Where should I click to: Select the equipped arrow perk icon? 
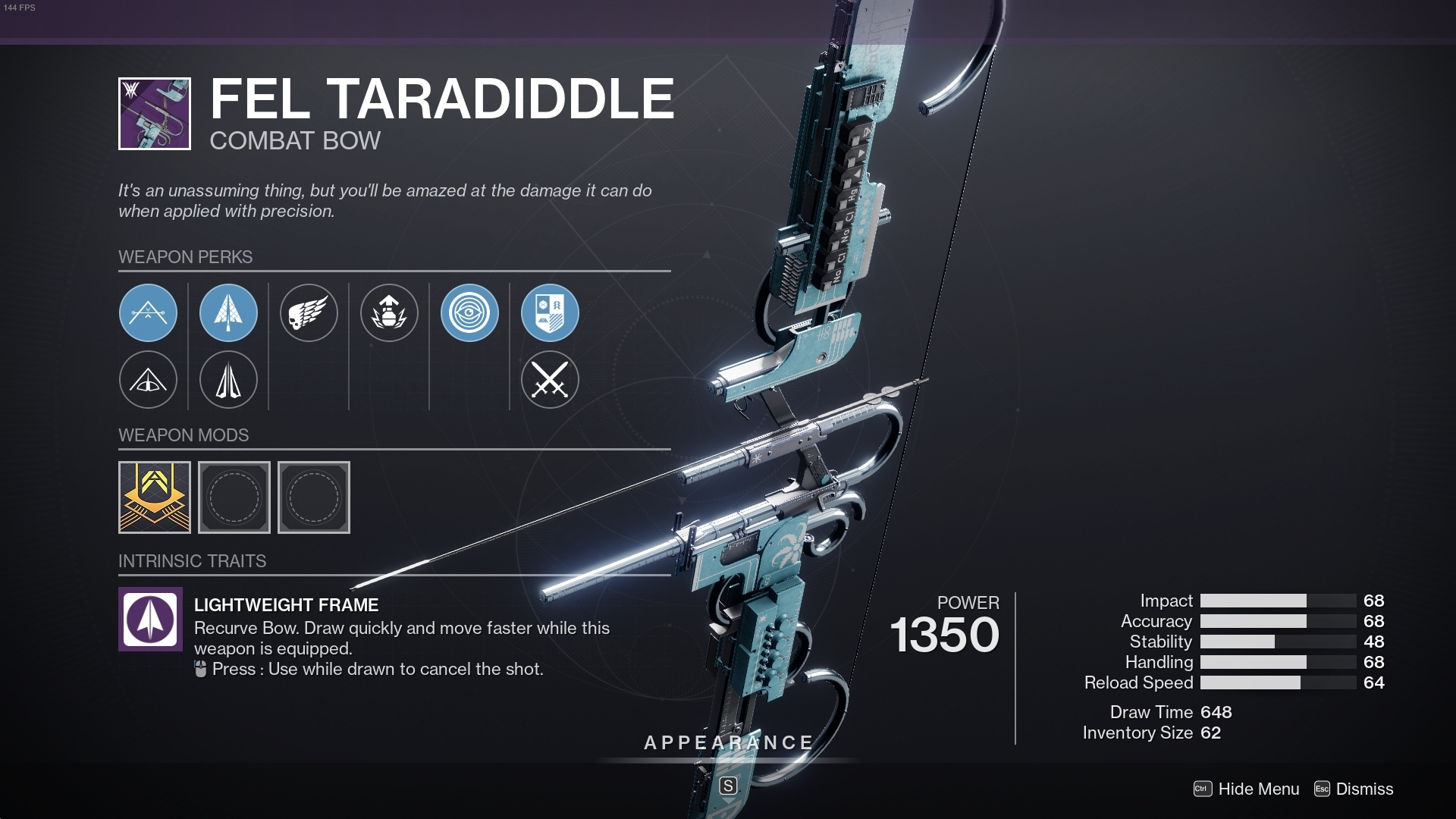point(228,312)
